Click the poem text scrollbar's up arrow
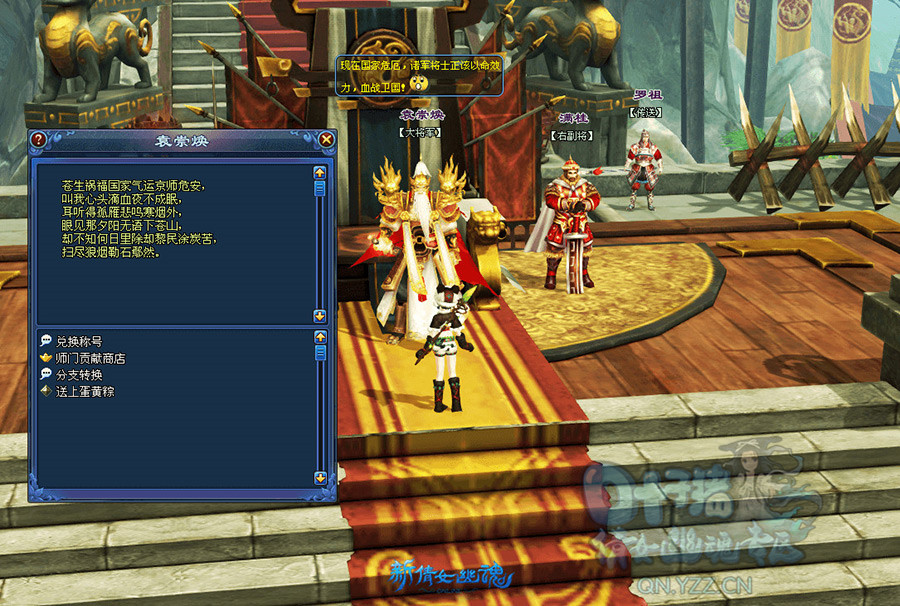Image resolution: width=900 pixels, height=606 pixels. pyautogui.click(x=320, y=172)
